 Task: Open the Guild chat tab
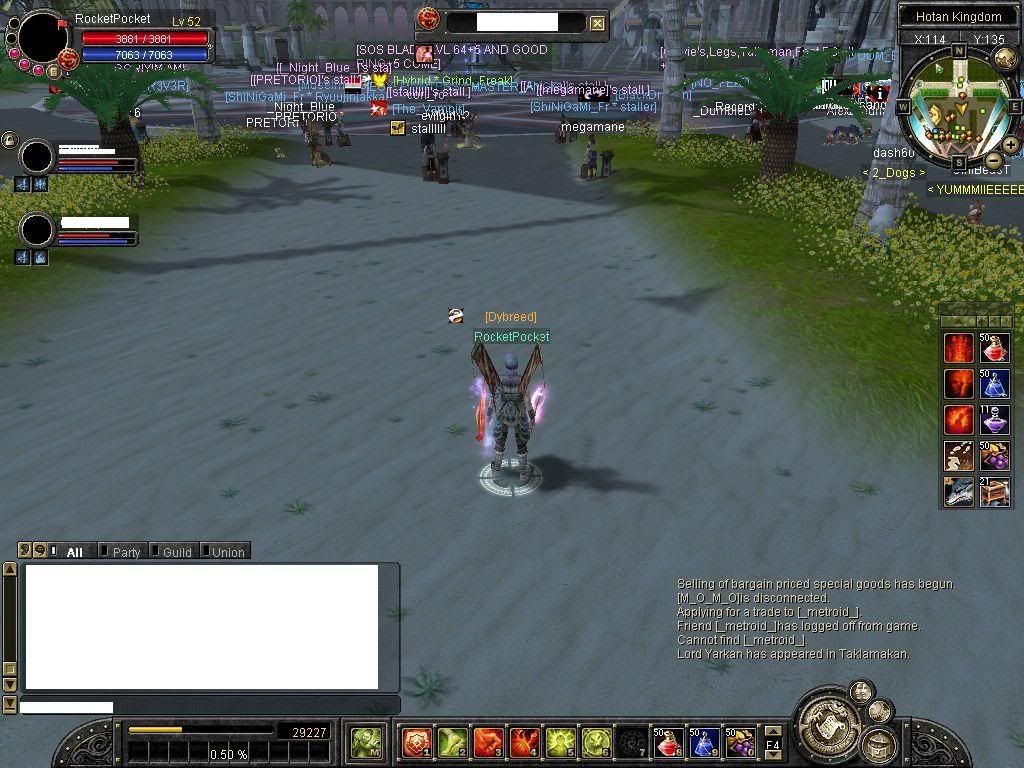[175, 551]
